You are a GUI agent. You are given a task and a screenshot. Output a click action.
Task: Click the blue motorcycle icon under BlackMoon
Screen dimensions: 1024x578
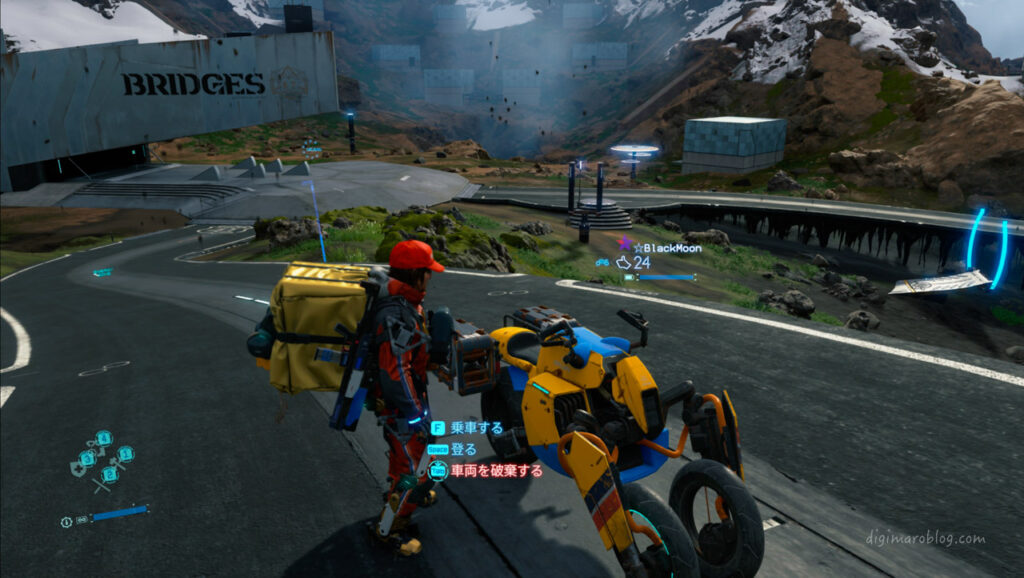tap(603, 263)
